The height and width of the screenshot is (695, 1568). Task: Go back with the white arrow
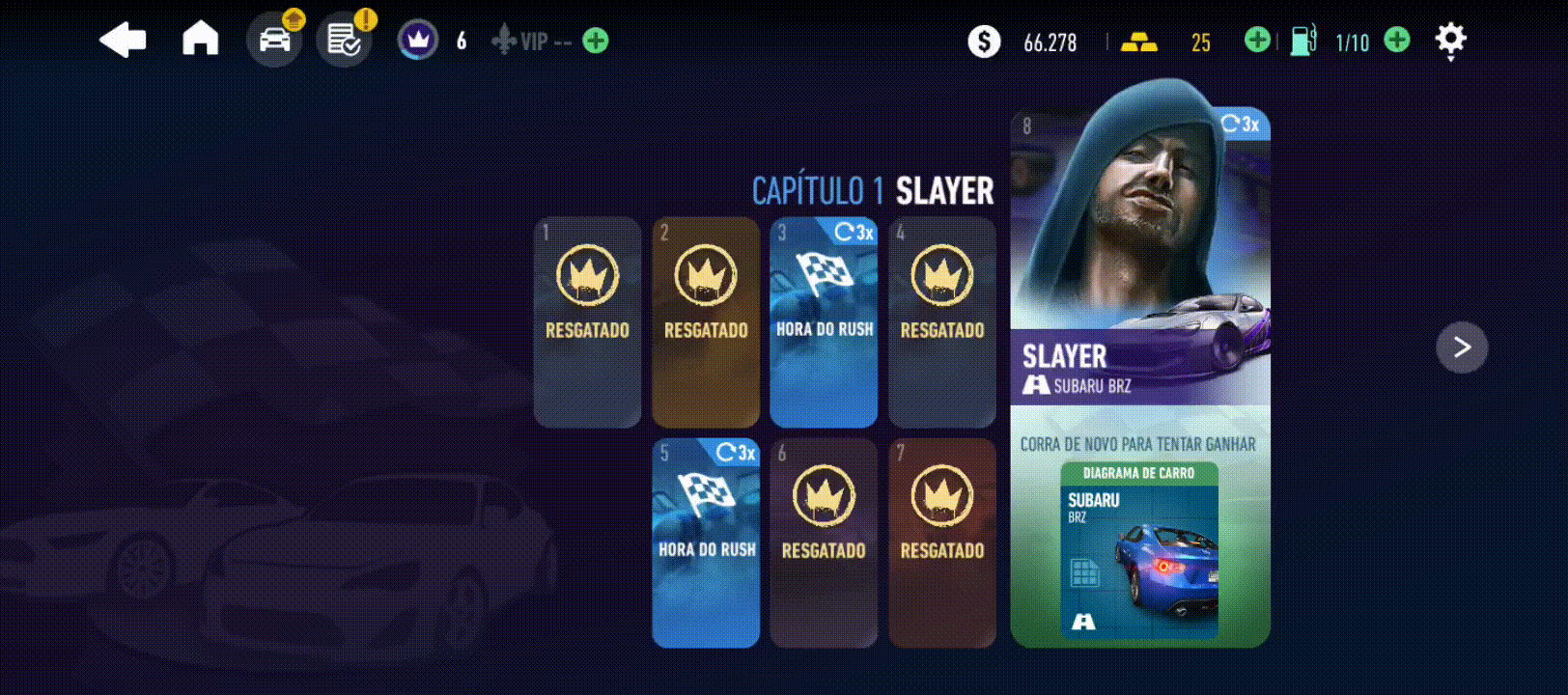[123, 42]
